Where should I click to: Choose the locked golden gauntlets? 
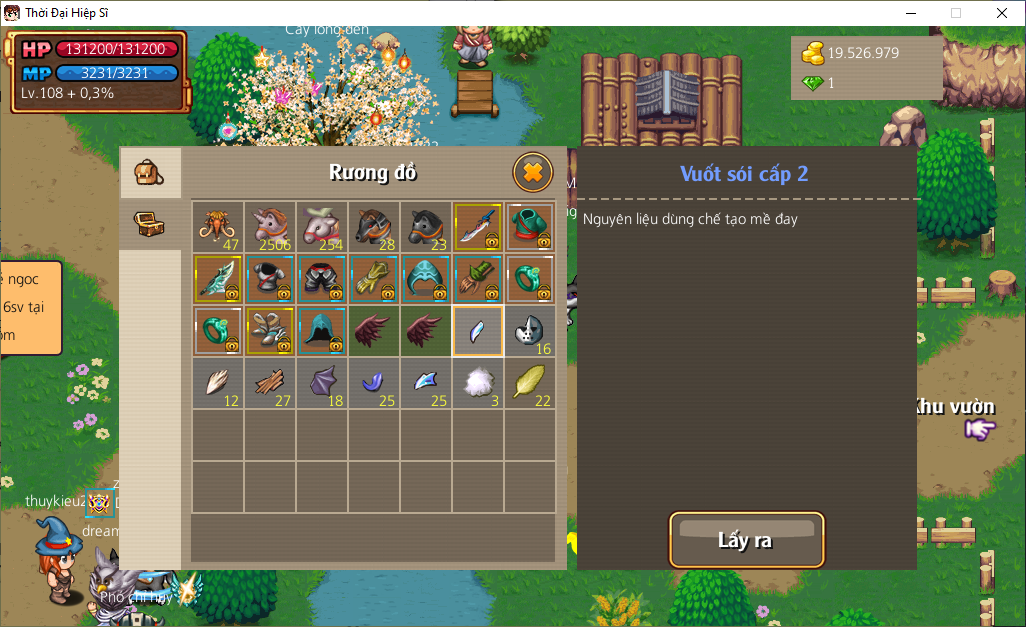coord(374,279)
